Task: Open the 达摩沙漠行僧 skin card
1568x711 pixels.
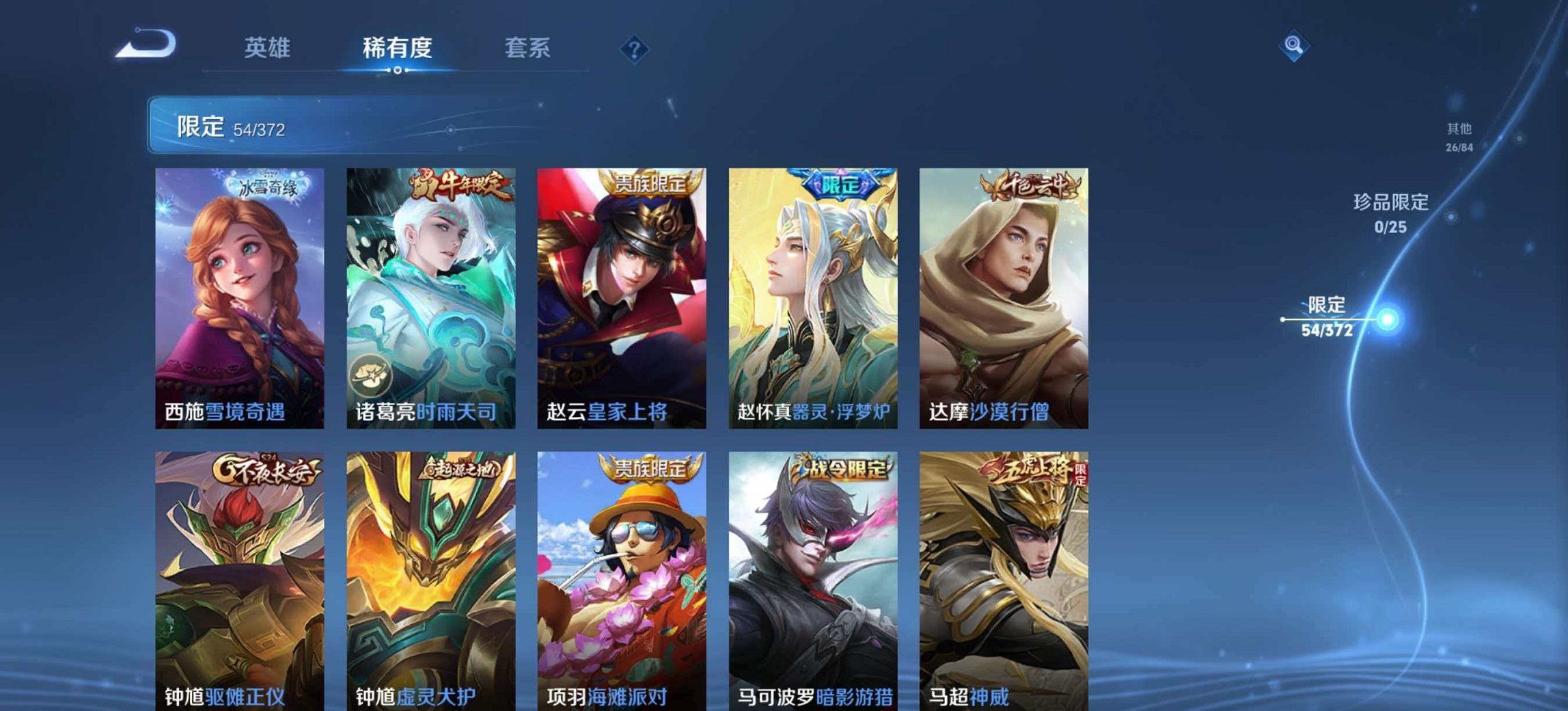Action: pos(1004,294)
